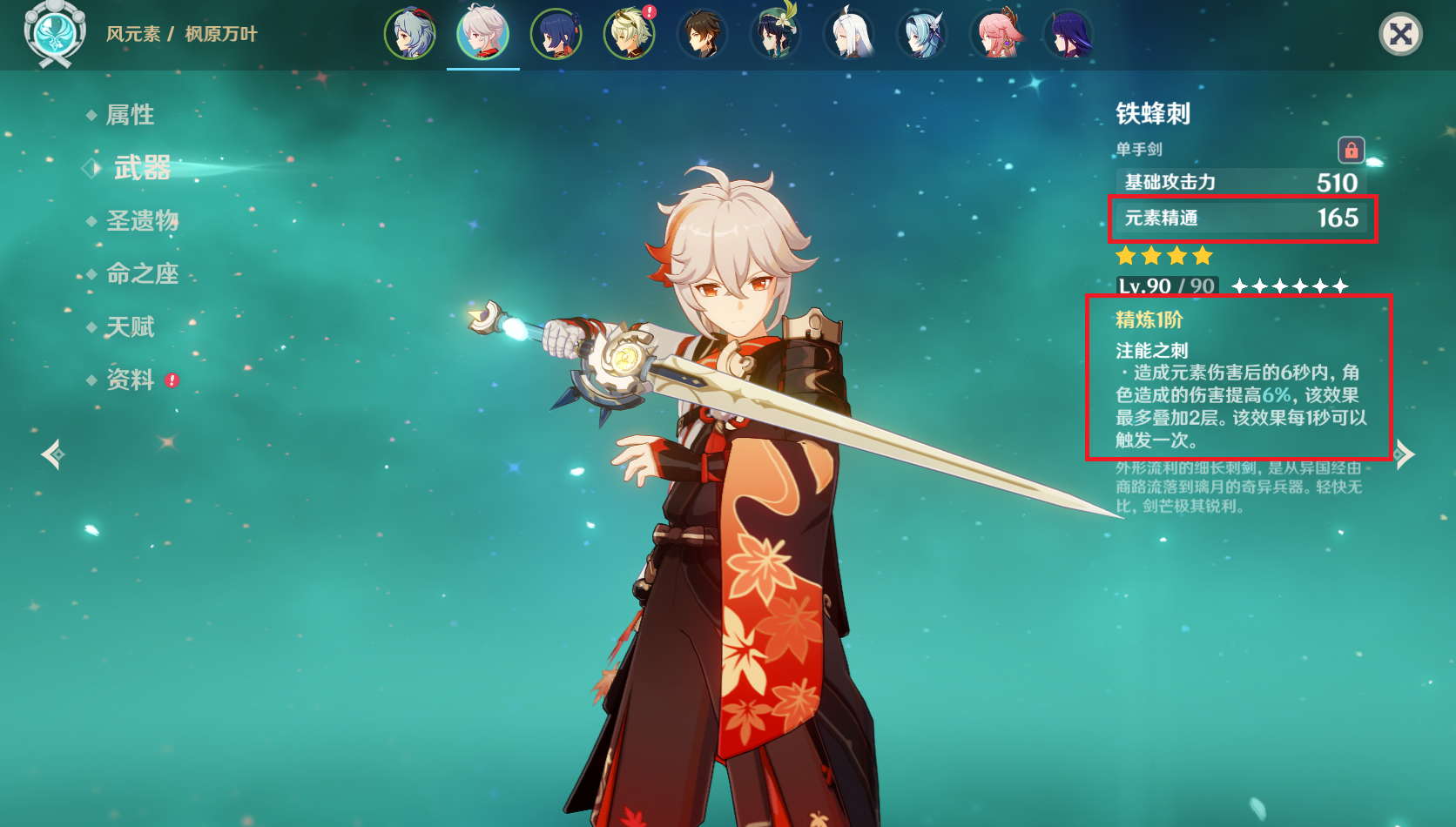The width and height of the screenshot is (1456, 827).
Task: Select Ganyu's portrait in the character bar
Action: (410, 35)
